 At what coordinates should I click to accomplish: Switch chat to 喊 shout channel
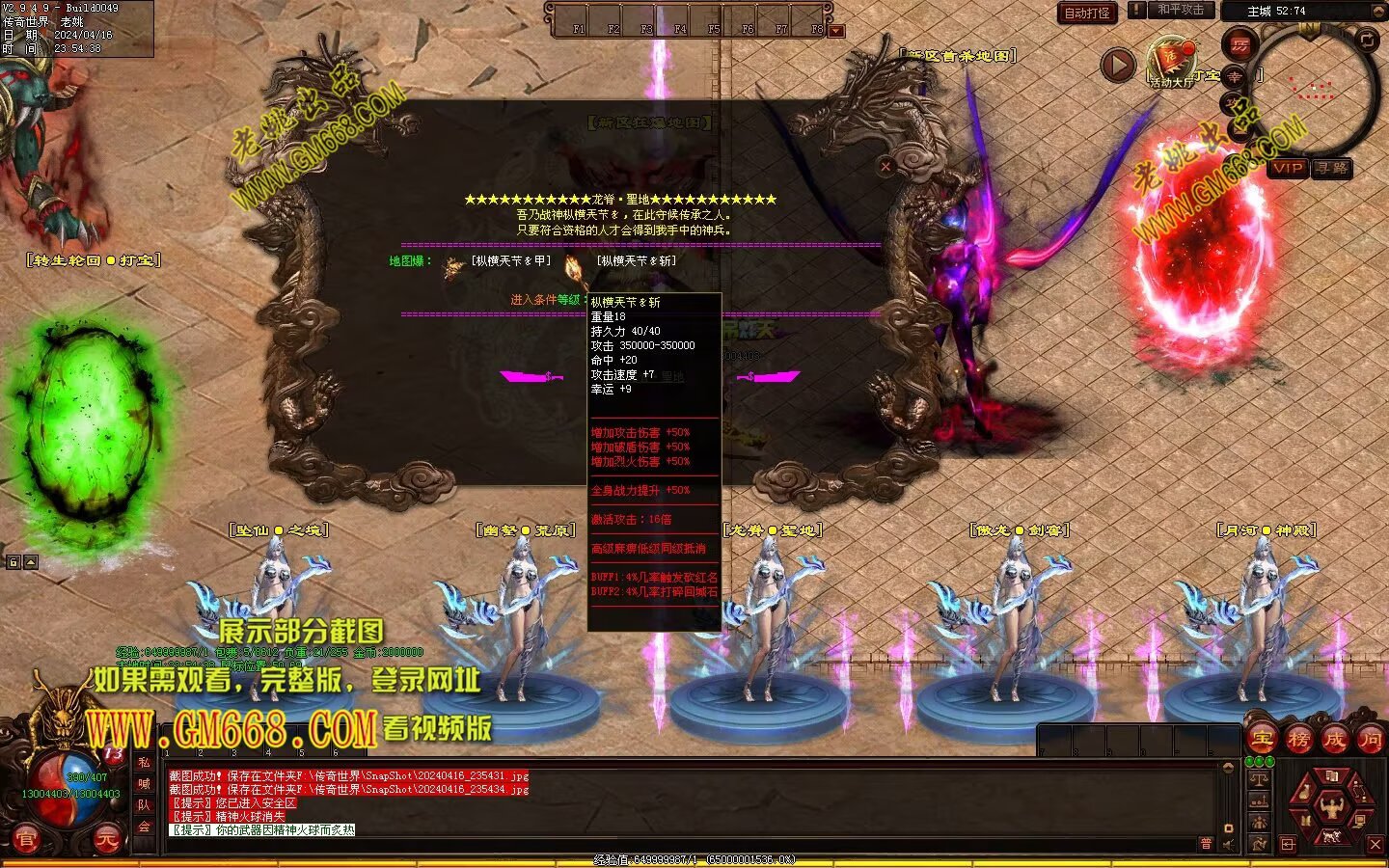pyautogui.click(x=144, y=783)
